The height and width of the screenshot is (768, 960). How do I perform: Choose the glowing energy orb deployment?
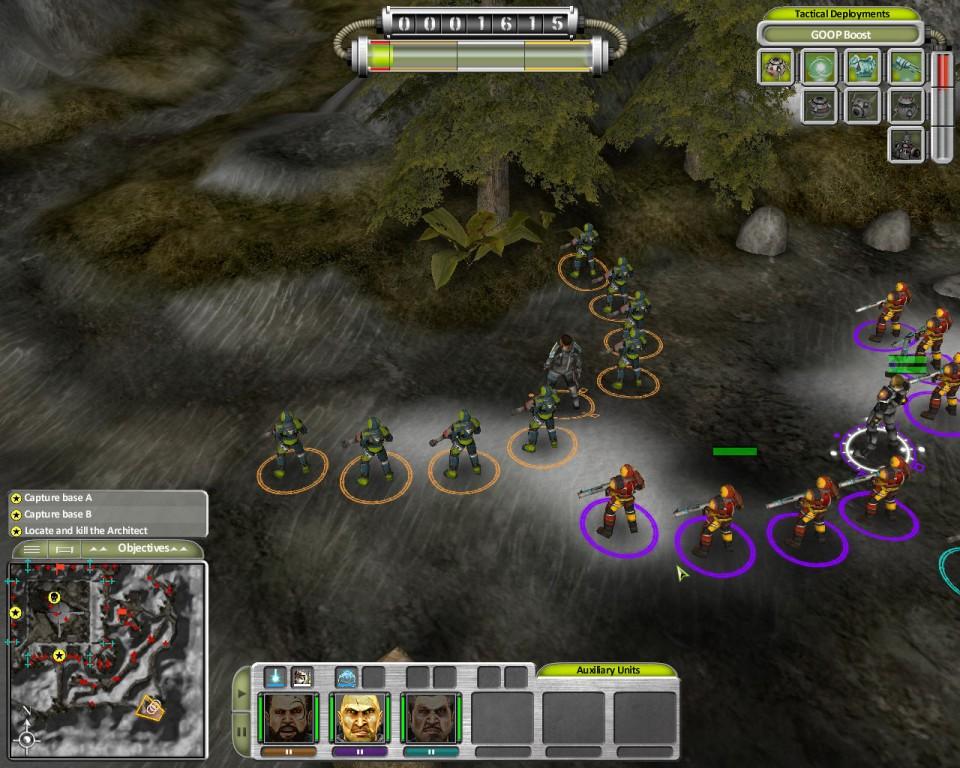pyautogui.click(x=820, y=67)
